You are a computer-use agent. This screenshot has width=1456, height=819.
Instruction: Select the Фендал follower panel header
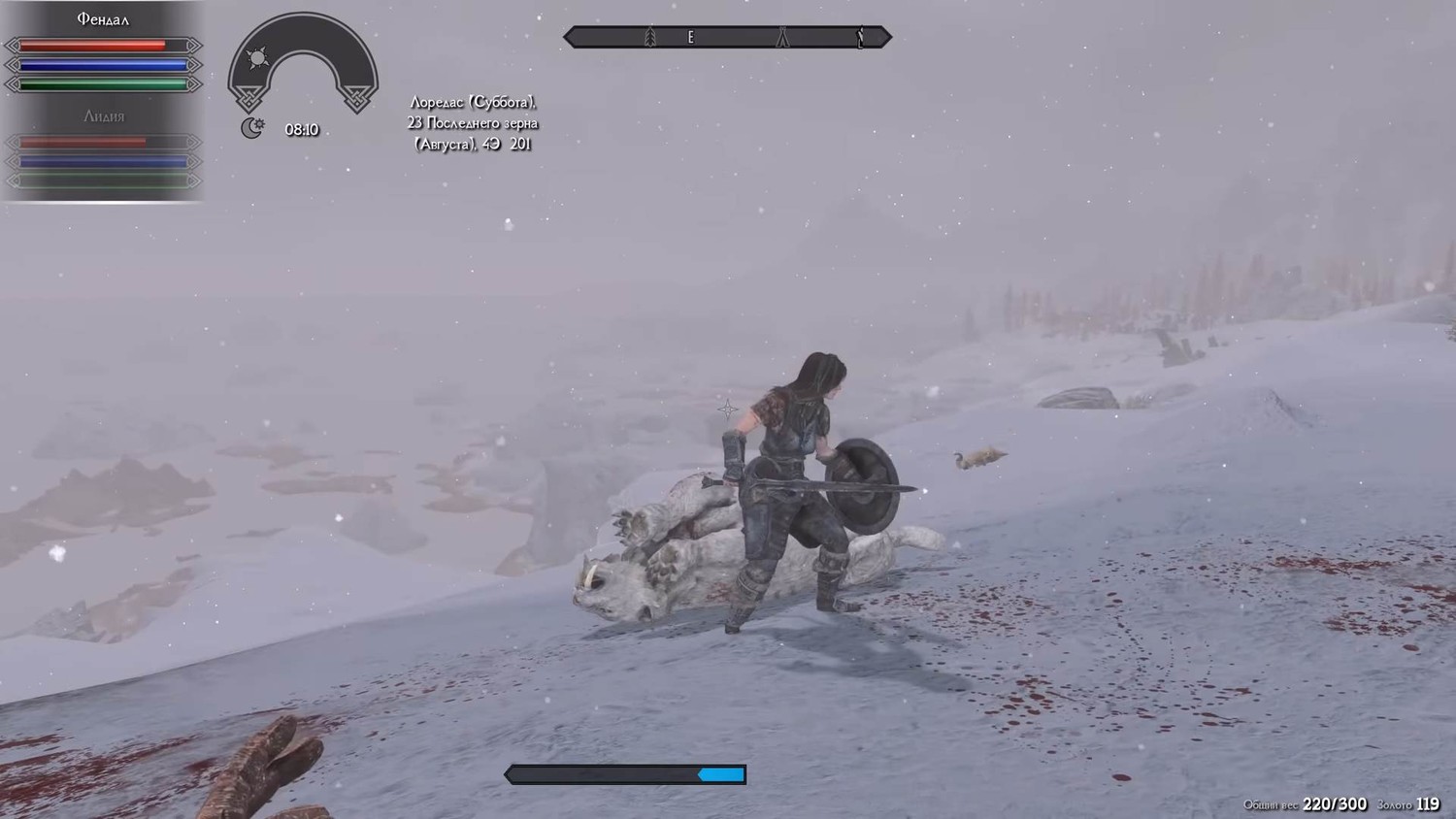(103, 19)
